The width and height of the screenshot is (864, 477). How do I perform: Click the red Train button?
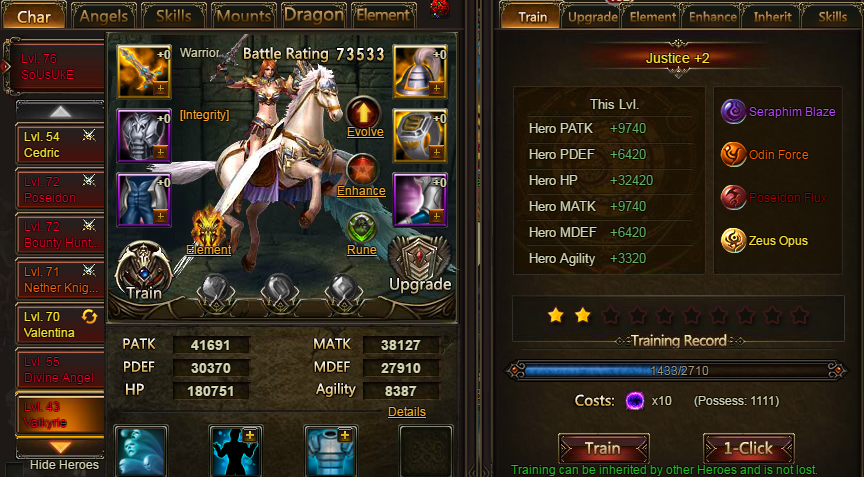pos(603,448)
